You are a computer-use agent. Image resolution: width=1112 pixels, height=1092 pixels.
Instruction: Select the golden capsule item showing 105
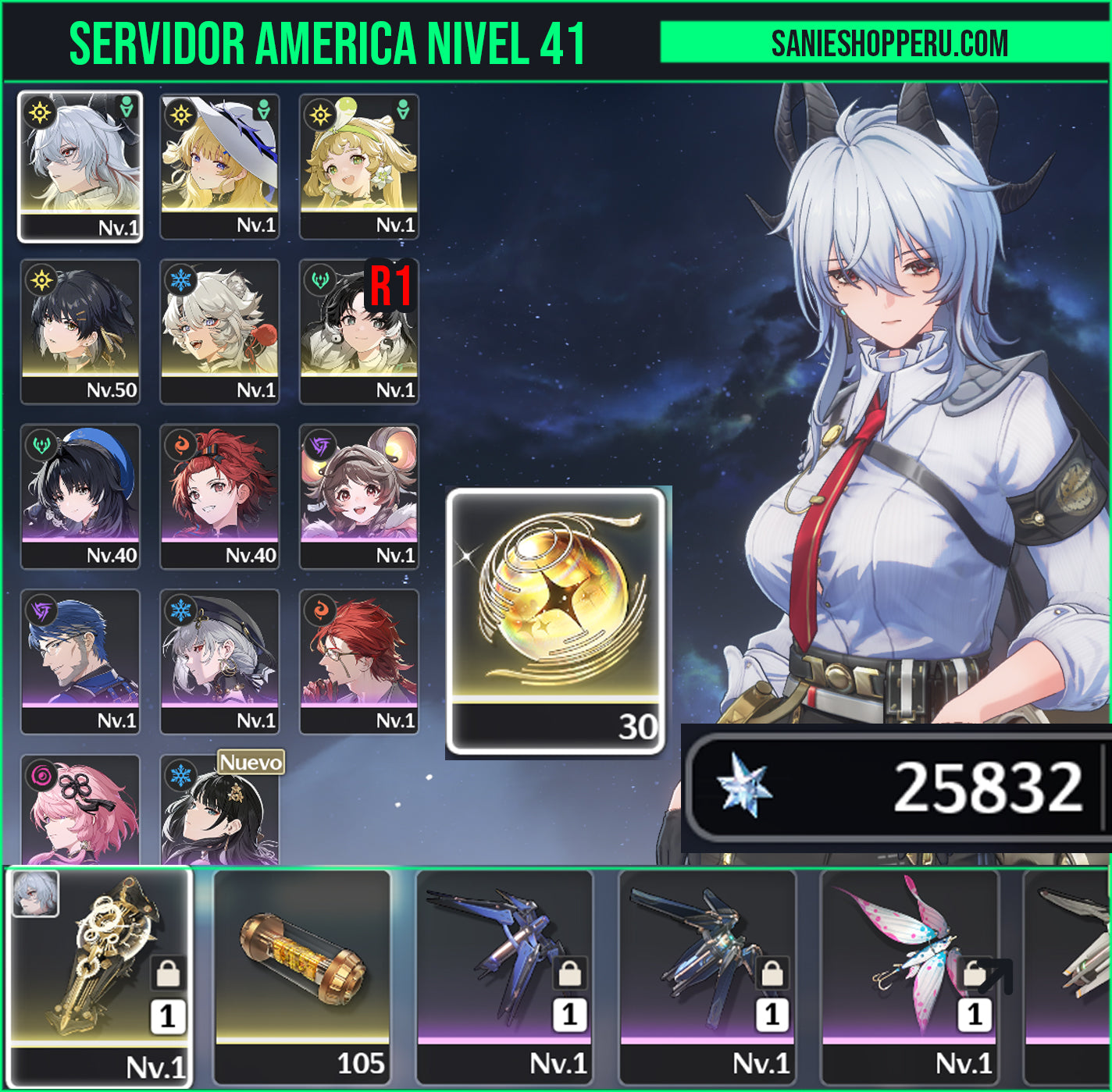point(301,976)
